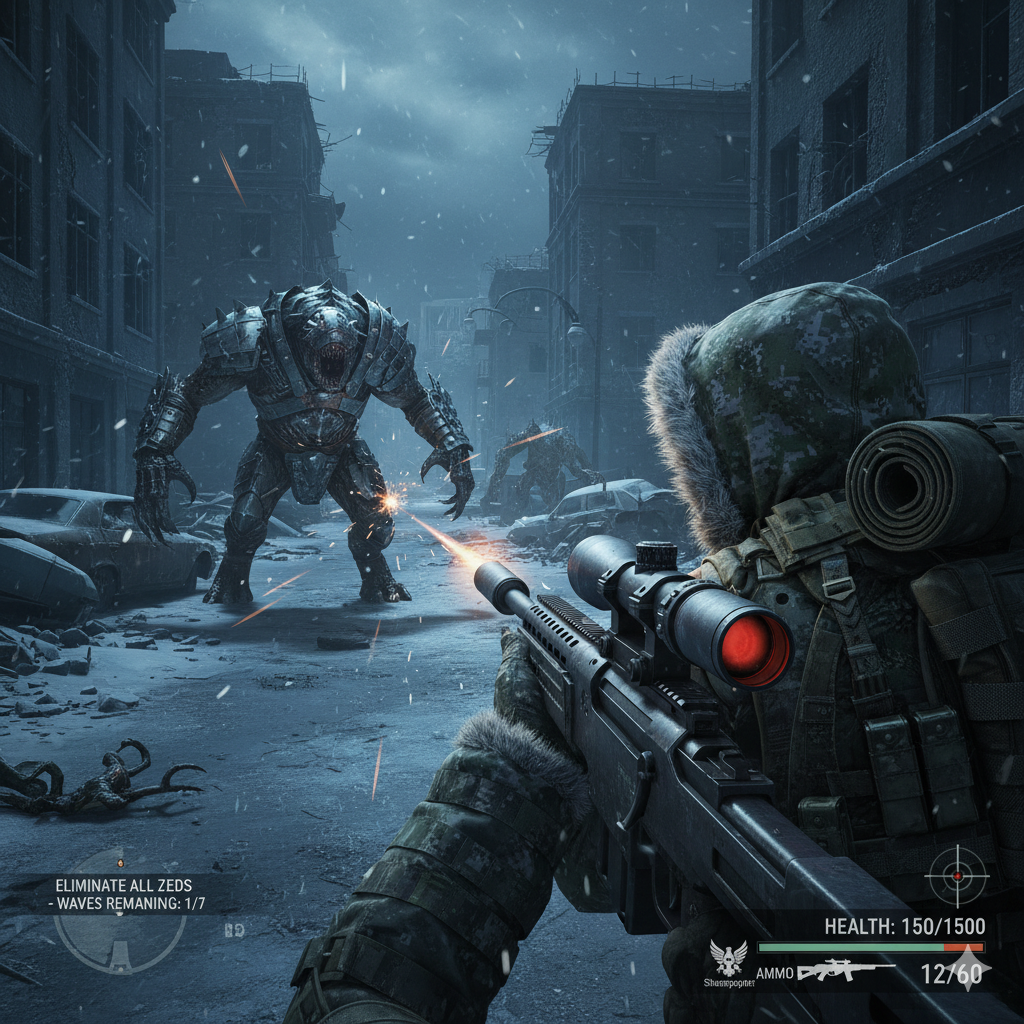This screenshot has height=1024, width=1024.
Task: Click the orange enemy marker on minimap
Action: [x=120, y=862]
